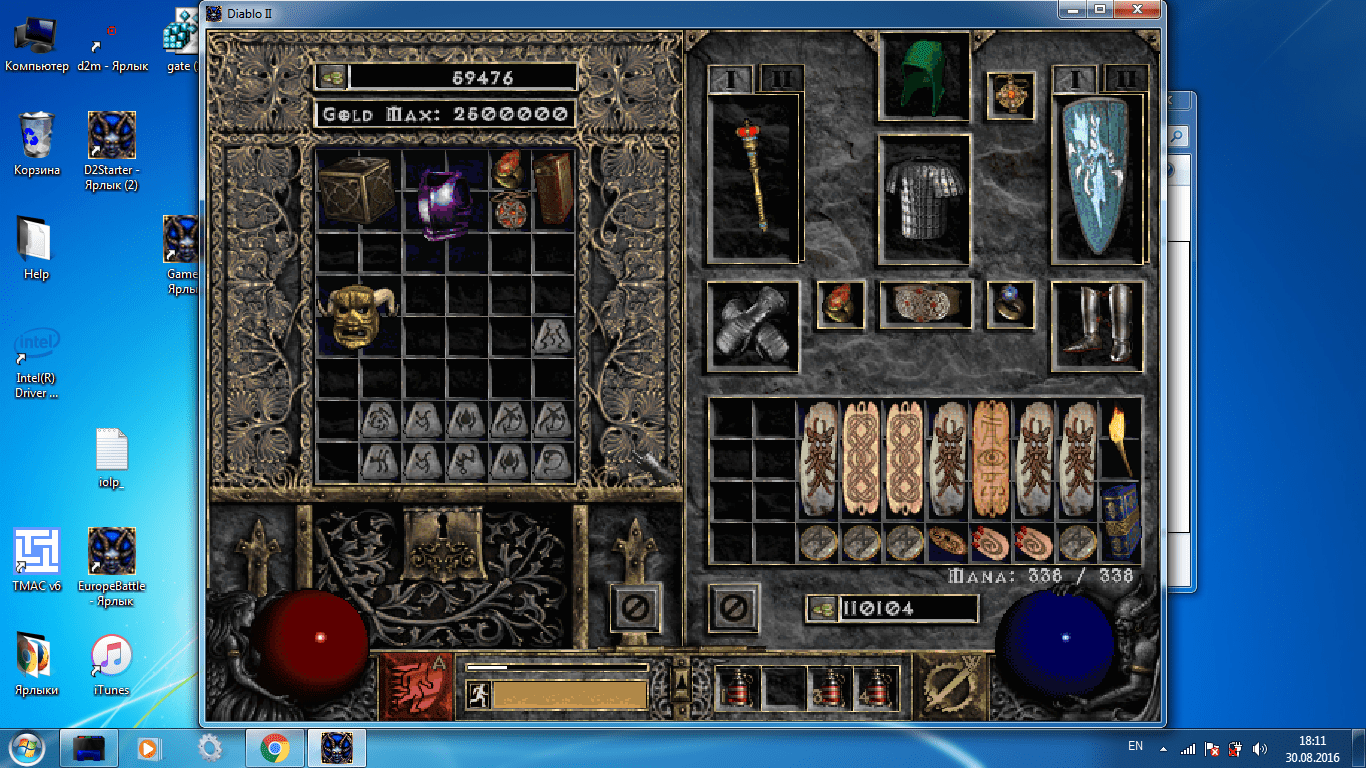1366x768 pixels.
Task: Click the equipped plate boots
Action: coord(1097,325)
